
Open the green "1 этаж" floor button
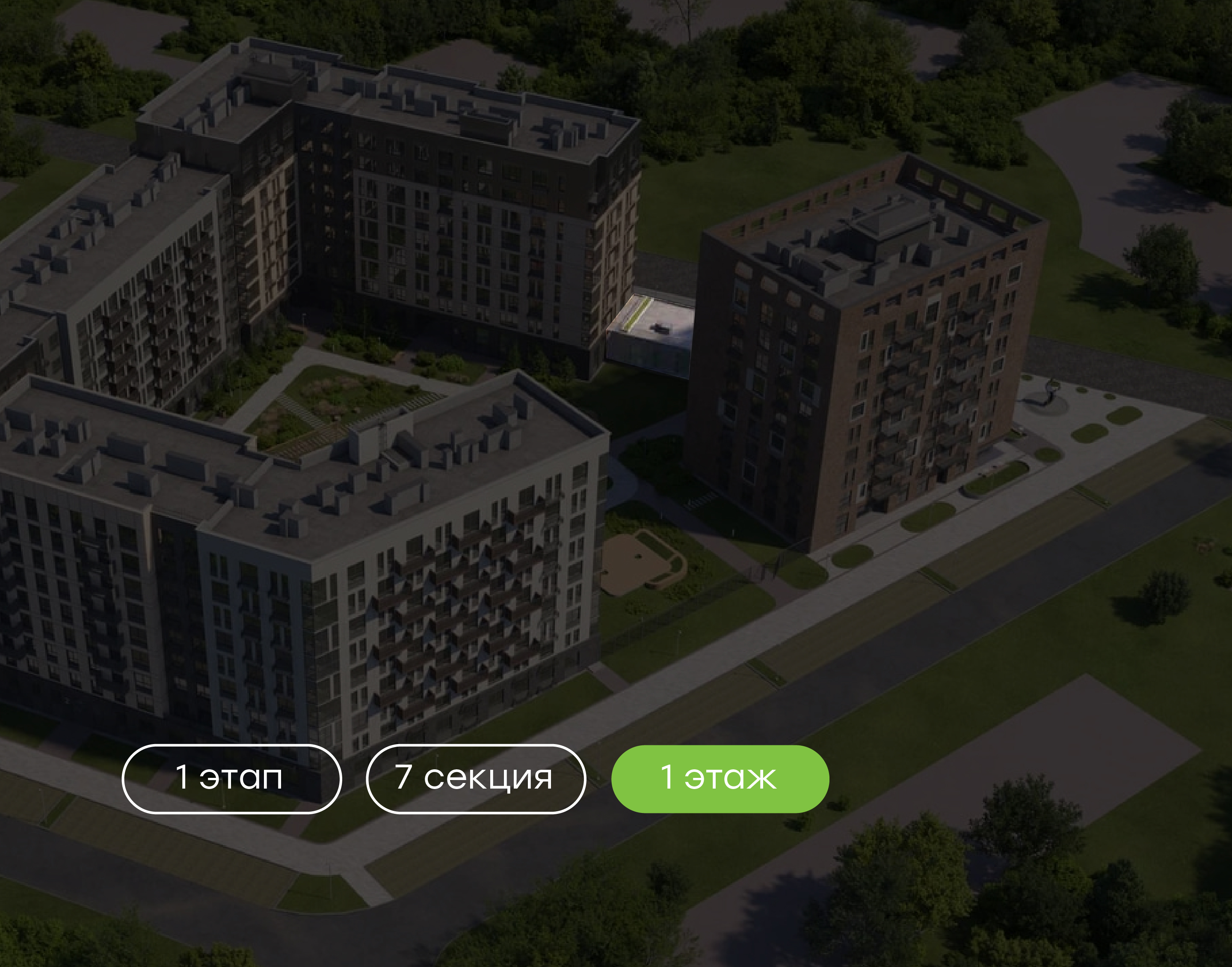(720, 778)
